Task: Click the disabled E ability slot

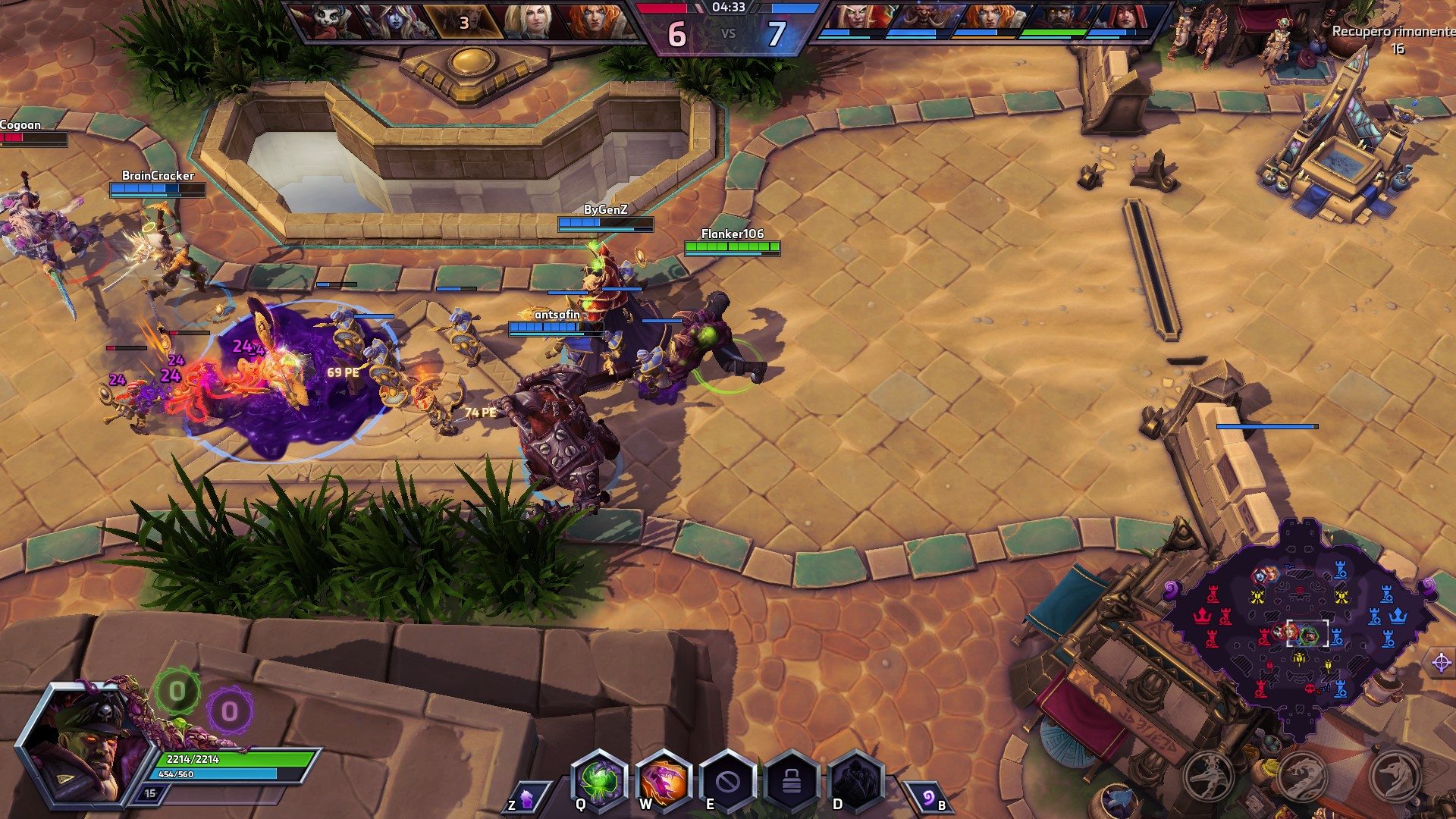Action: (x=727, y=780)
